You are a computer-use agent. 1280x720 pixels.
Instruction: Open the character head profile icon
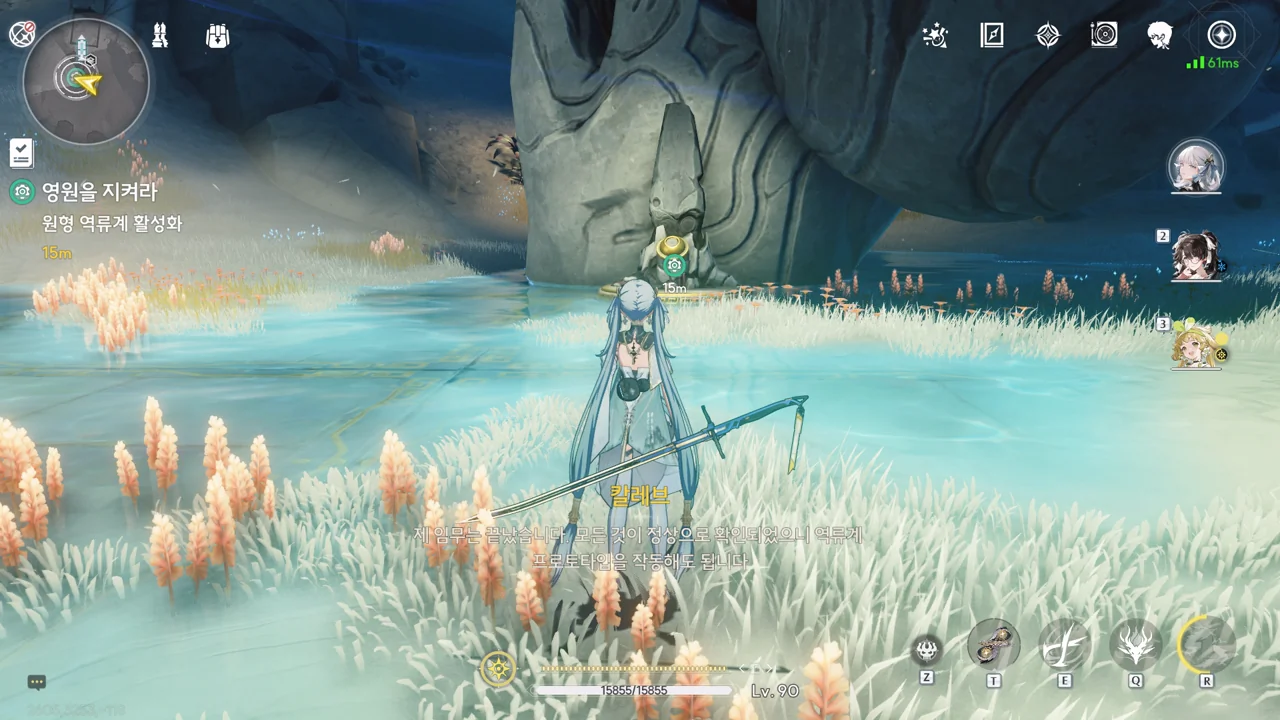pyautogui.click(x=1160, y=36)
